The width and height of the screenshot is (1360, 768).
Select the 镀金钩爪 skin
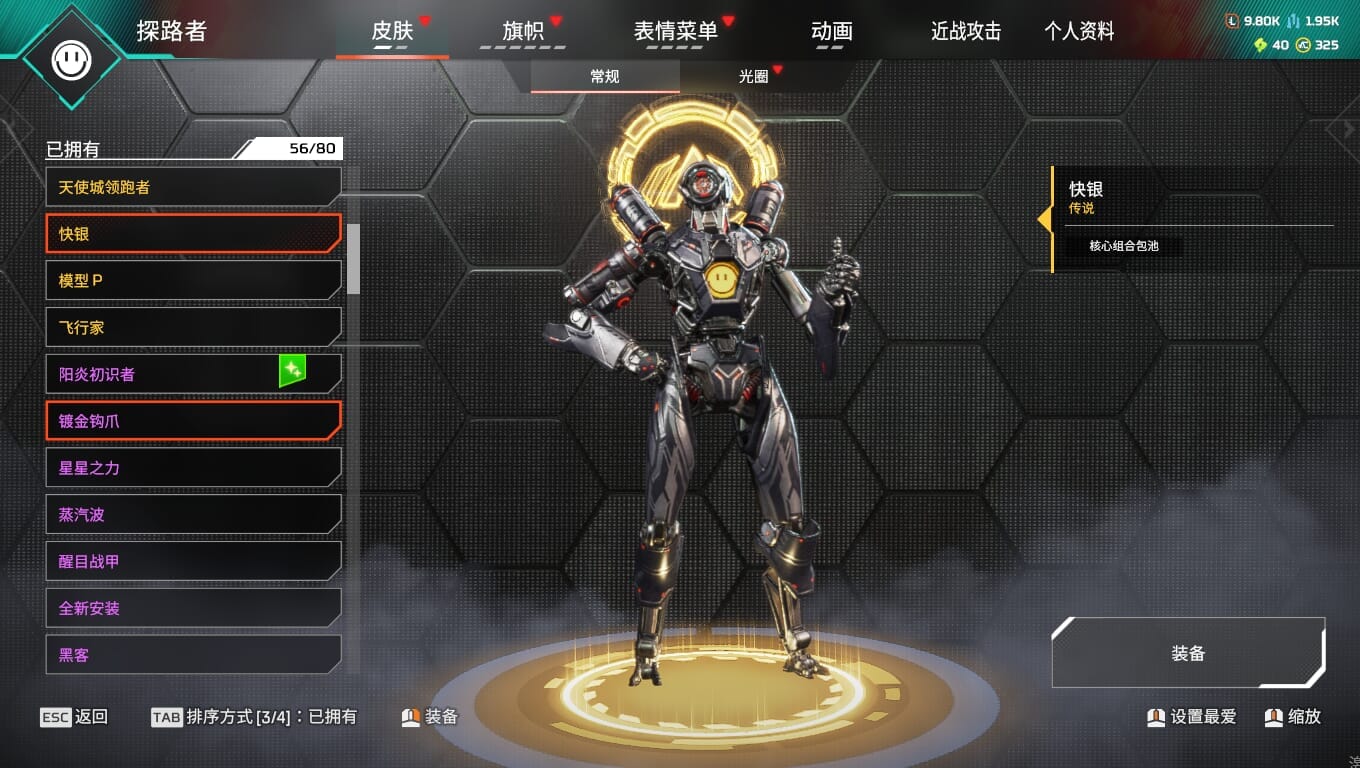coord(193,421)
